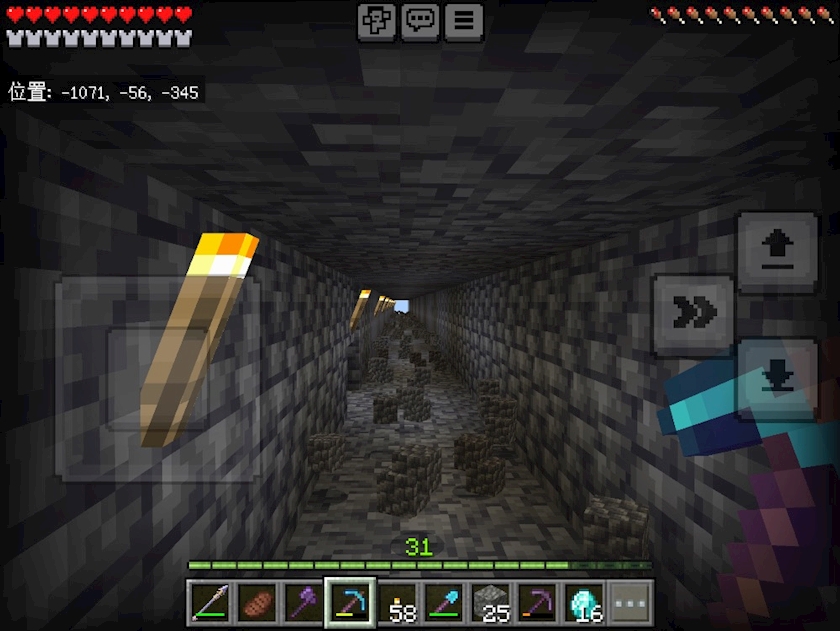Choose the stack of 58 torches
The height and width of the screenshot is (631, 840).
pos(398,602)
